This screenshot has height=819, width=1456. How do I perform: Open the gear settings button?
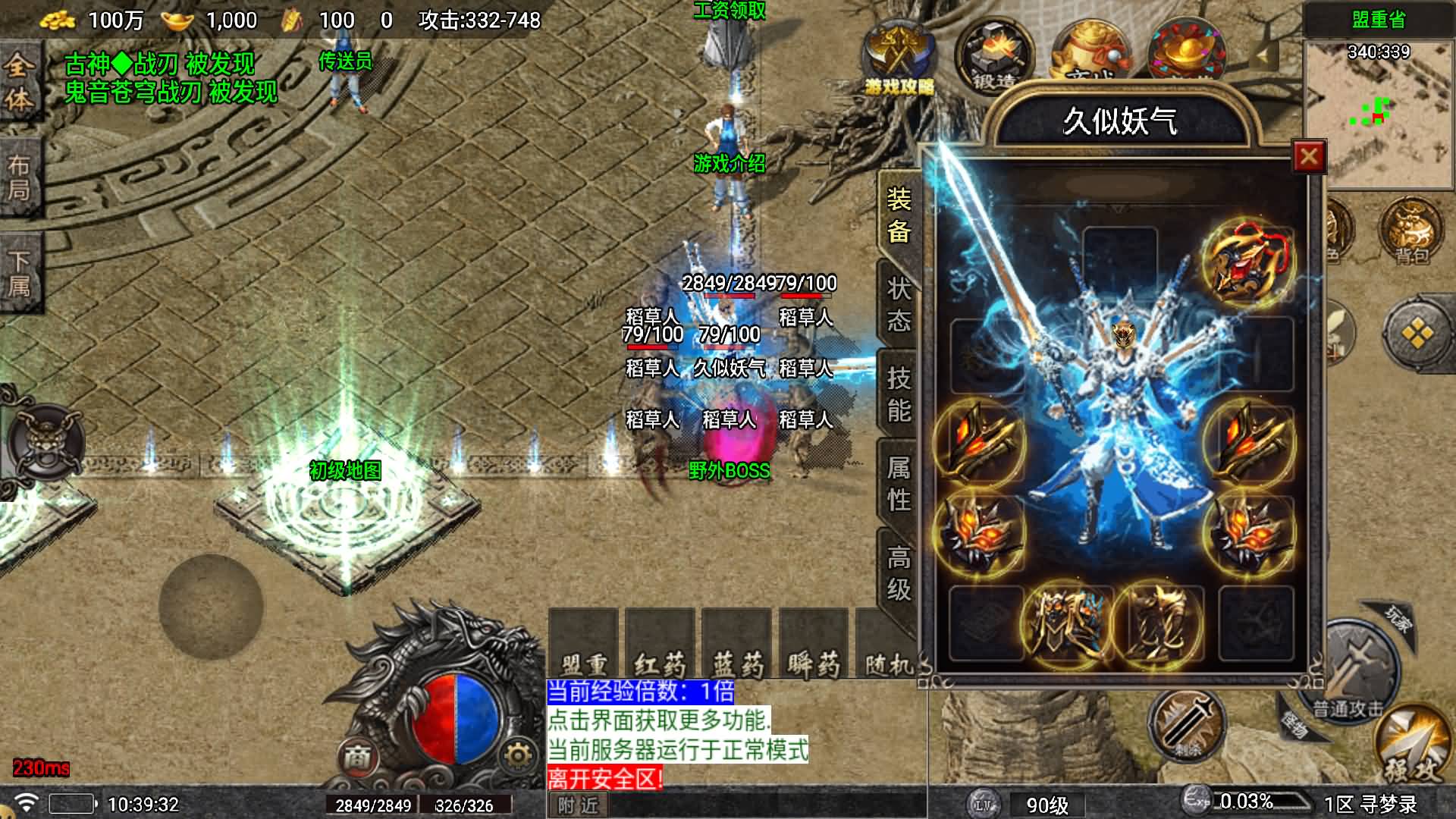(x=518, y=755)
